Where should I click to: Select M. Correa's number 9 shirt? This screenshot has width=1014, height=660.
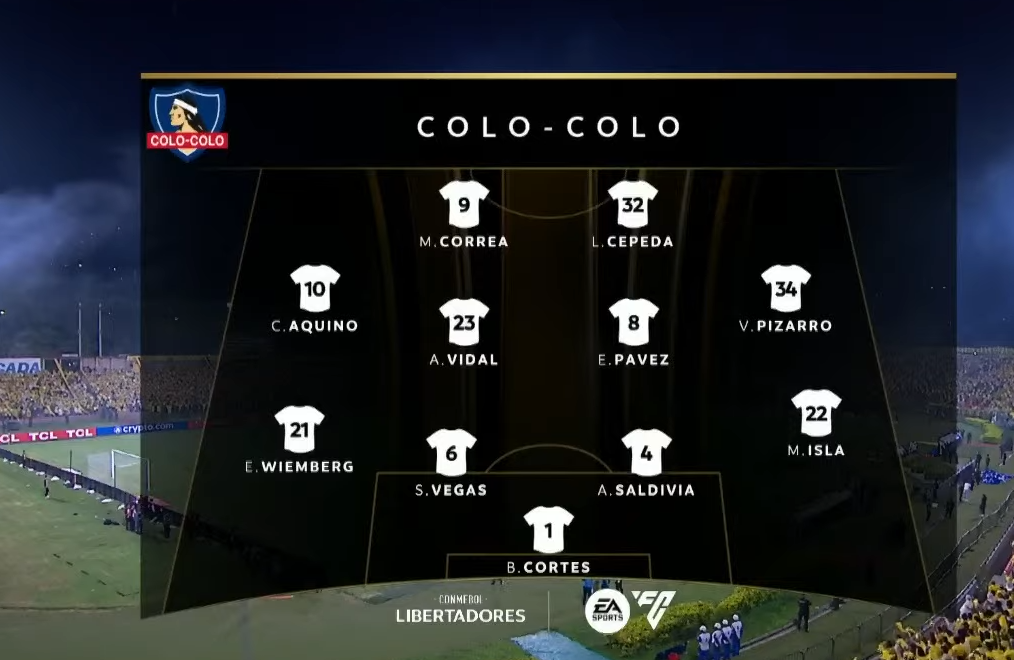(464, 205)
